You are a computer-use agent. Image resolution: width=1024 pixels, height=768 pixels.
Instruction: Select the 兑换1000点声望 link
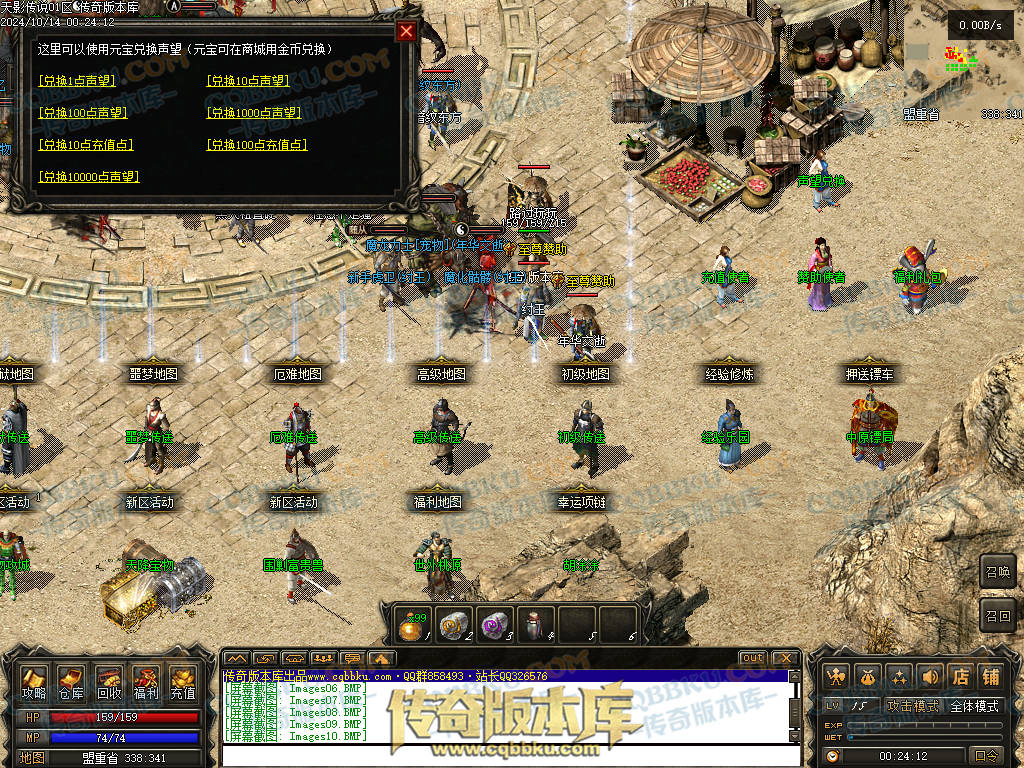253,113
